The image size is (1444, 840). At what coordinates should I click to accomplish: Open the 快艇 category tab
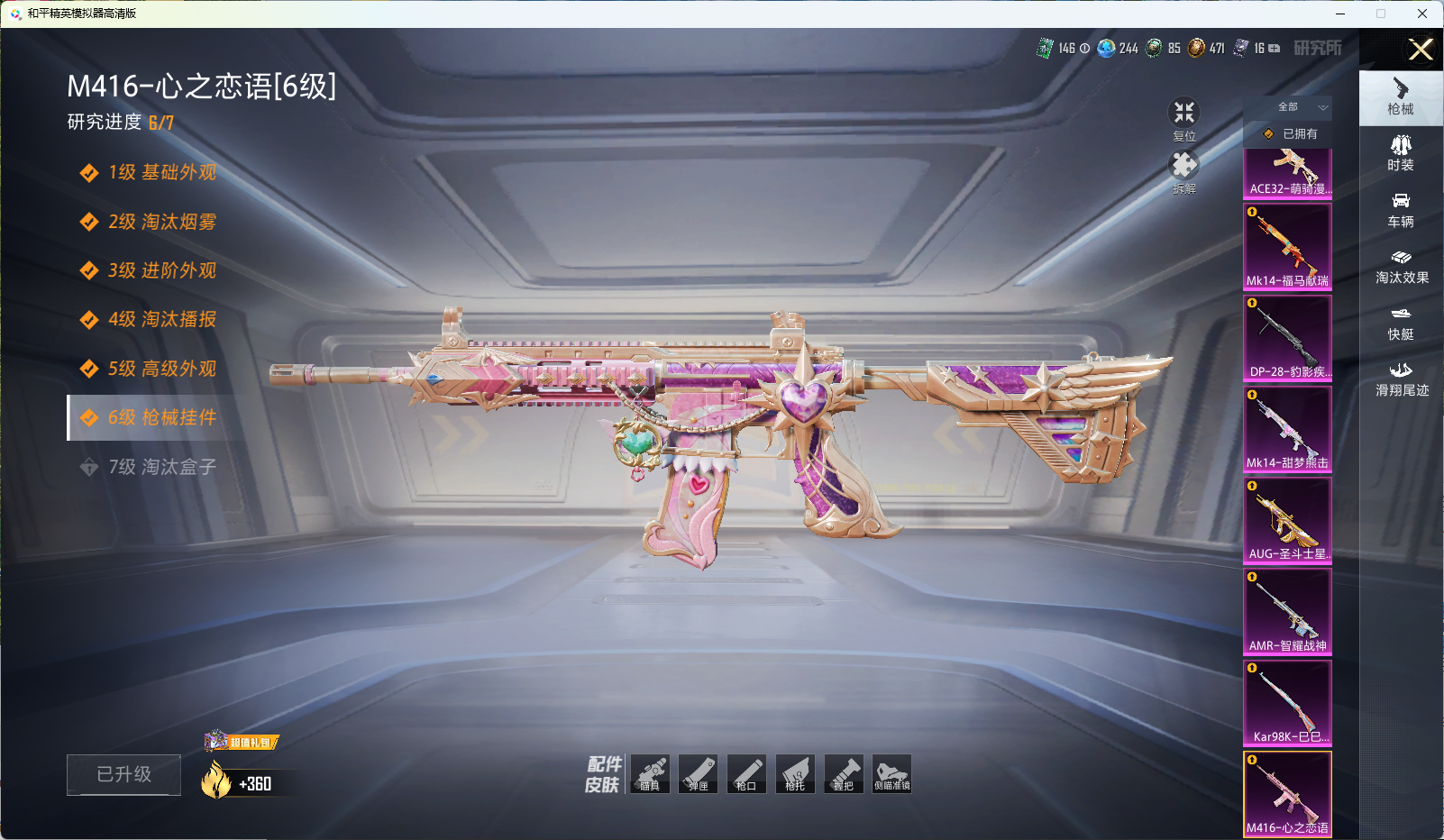[1401, 323]
